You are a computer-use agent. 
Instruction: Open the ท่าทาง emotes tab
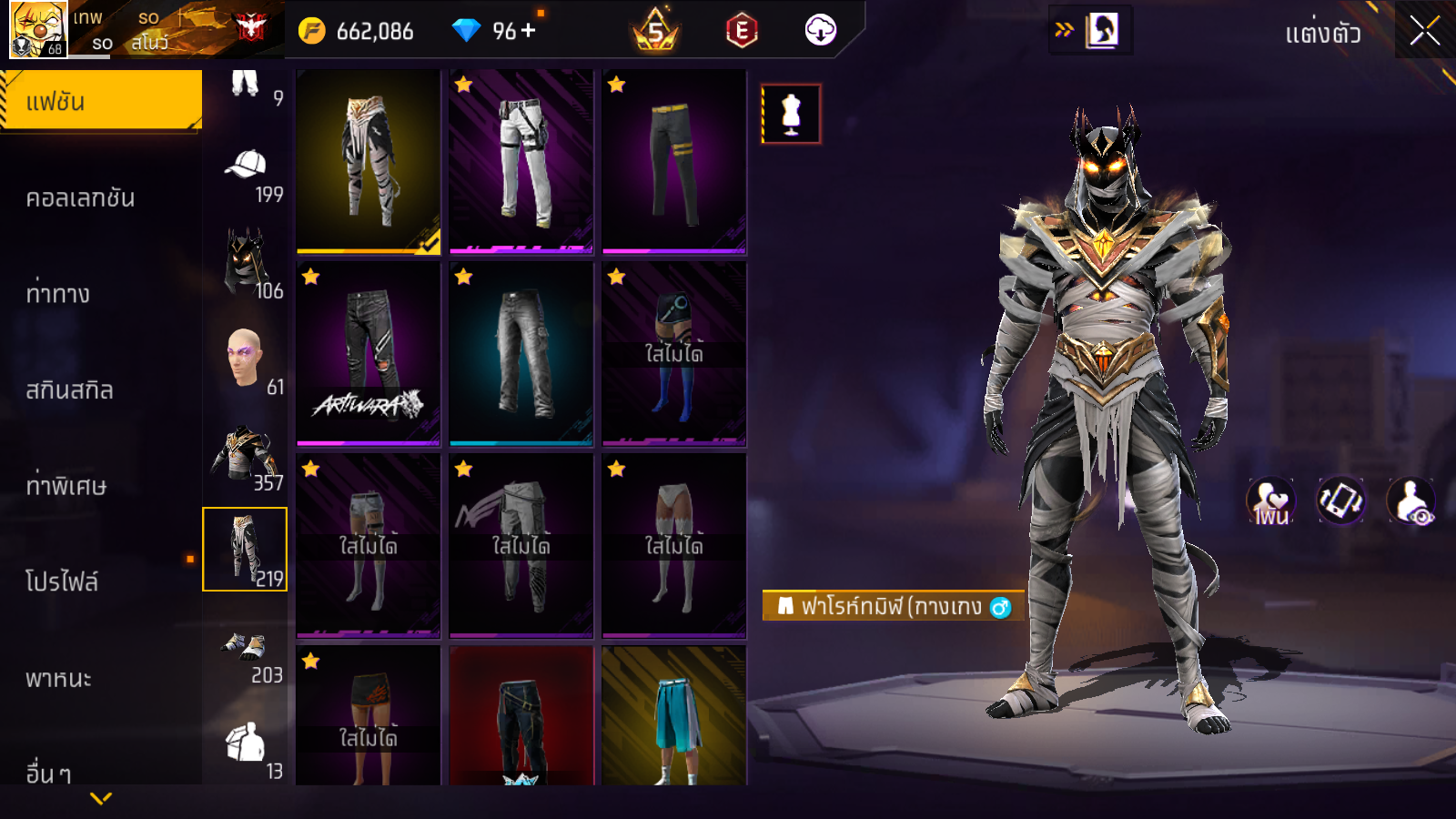pos(58,294)
